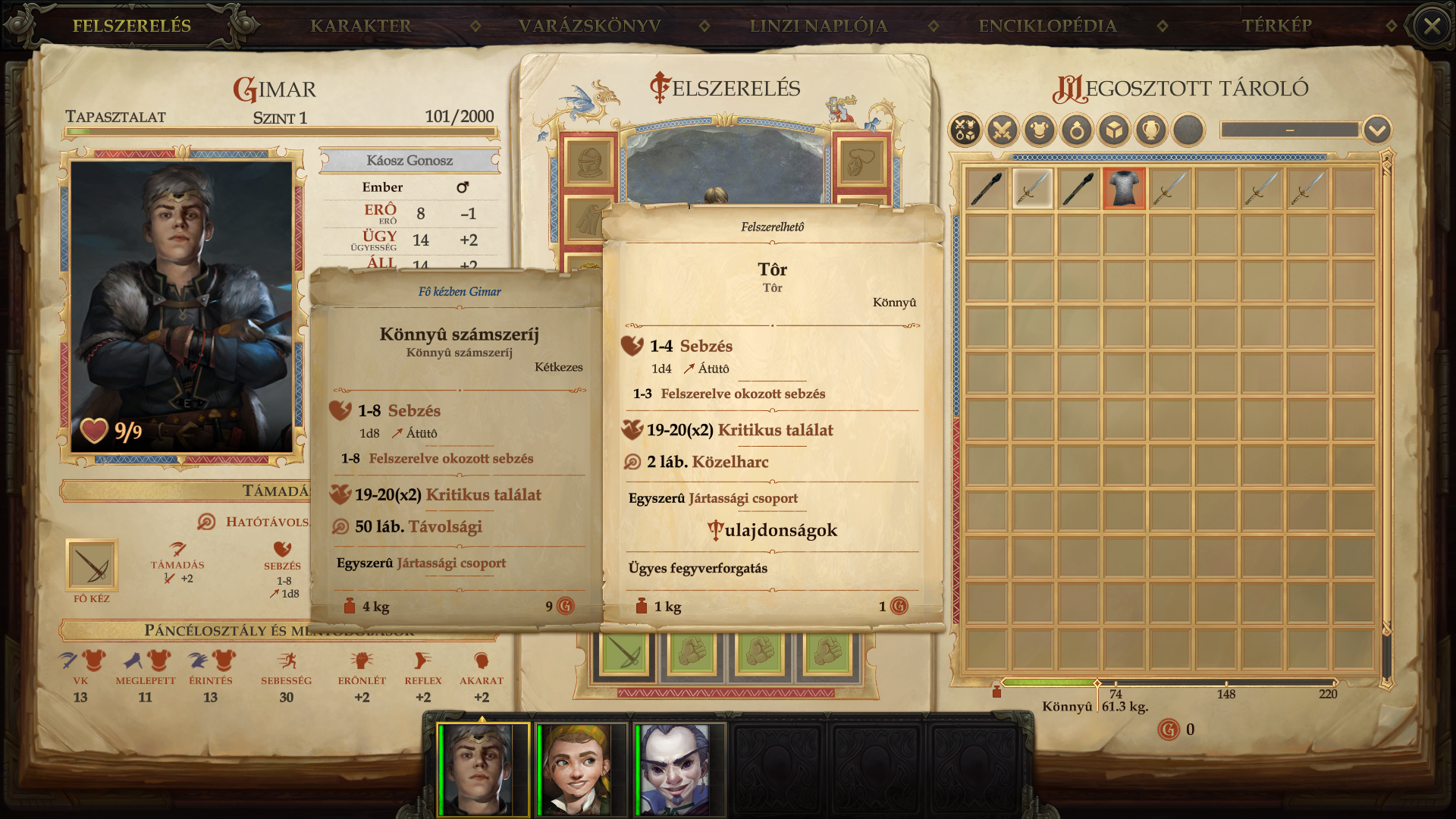
Task: Open the Varázskönyv tab
Action: [x=589, y=26]
